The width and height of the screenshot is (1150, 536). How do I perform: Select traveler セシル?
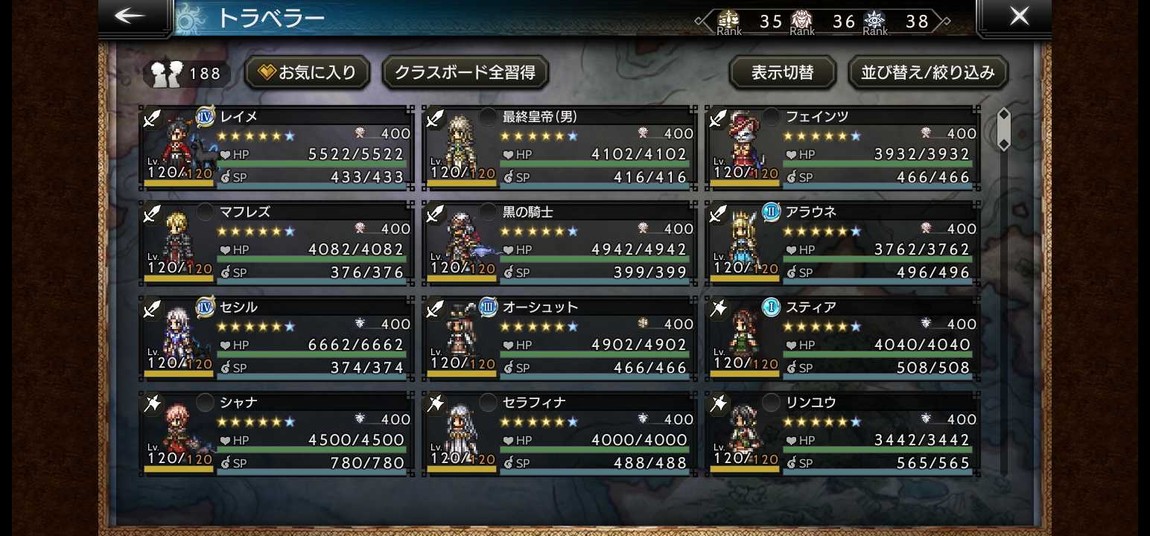[x=276, y=337]
